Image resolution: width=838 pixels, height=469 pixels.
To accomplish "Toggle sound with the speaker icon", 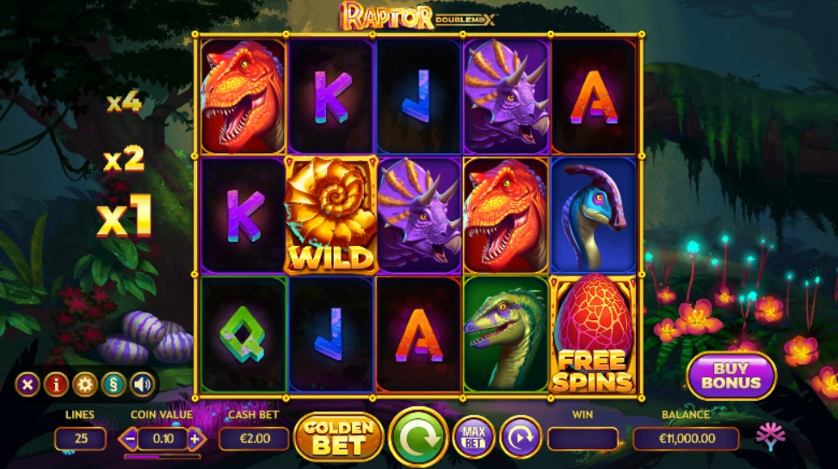I will [142, 383].
